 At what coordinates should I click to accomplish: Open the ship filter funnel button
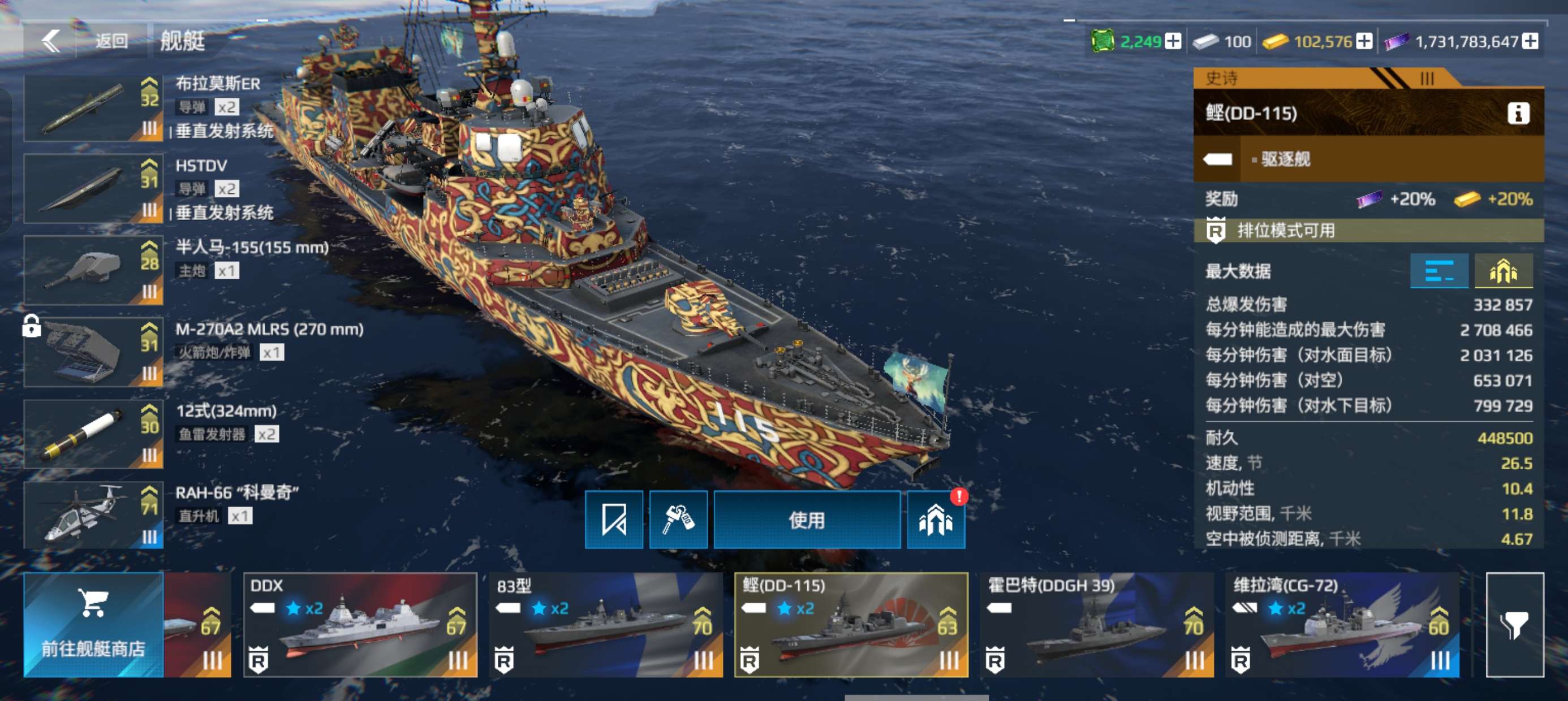[x=1514, y=624]
